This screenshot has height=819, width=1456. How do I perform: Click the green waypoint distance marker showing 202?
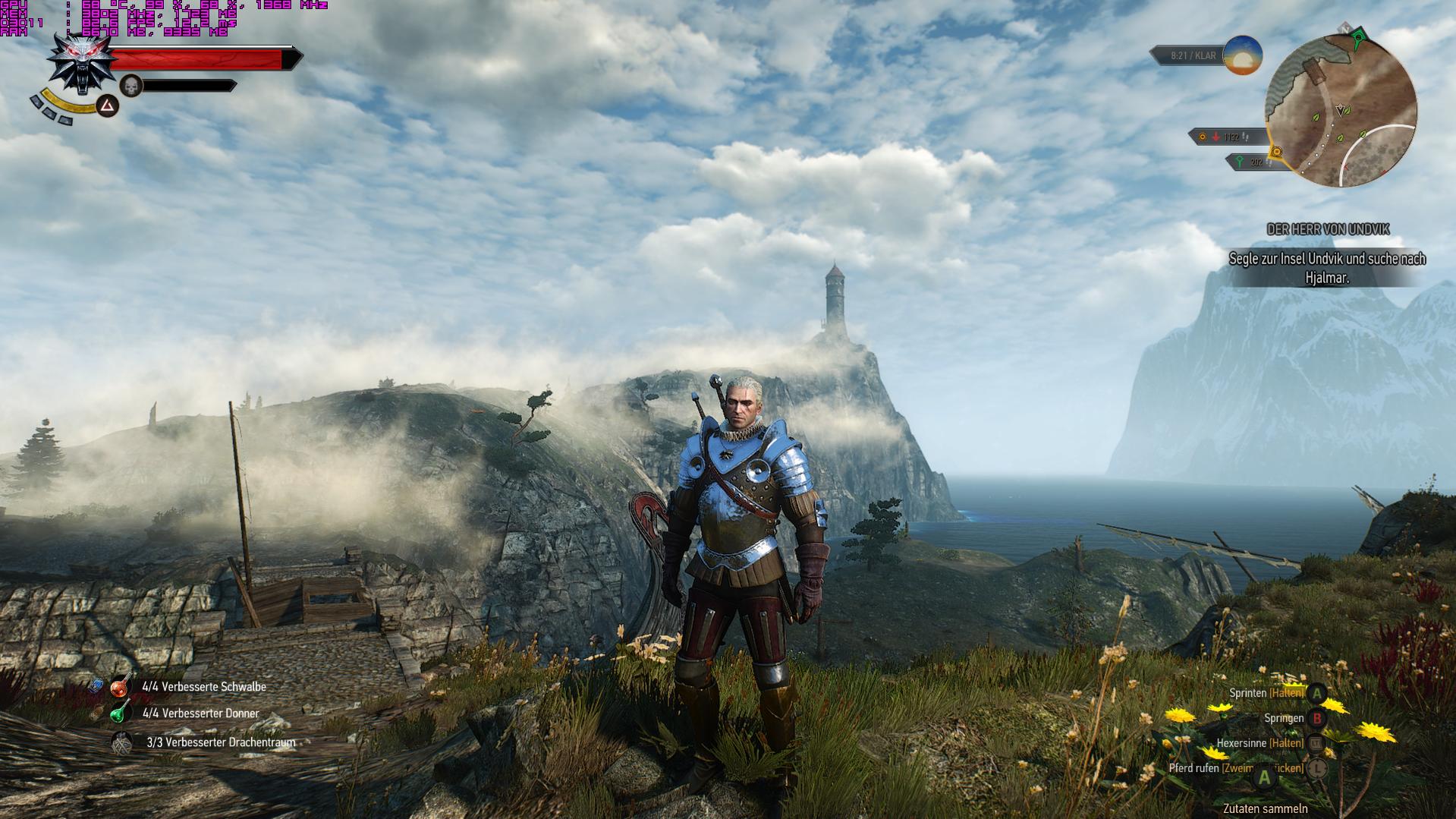pyautogui.click(x=1253, y=162)
